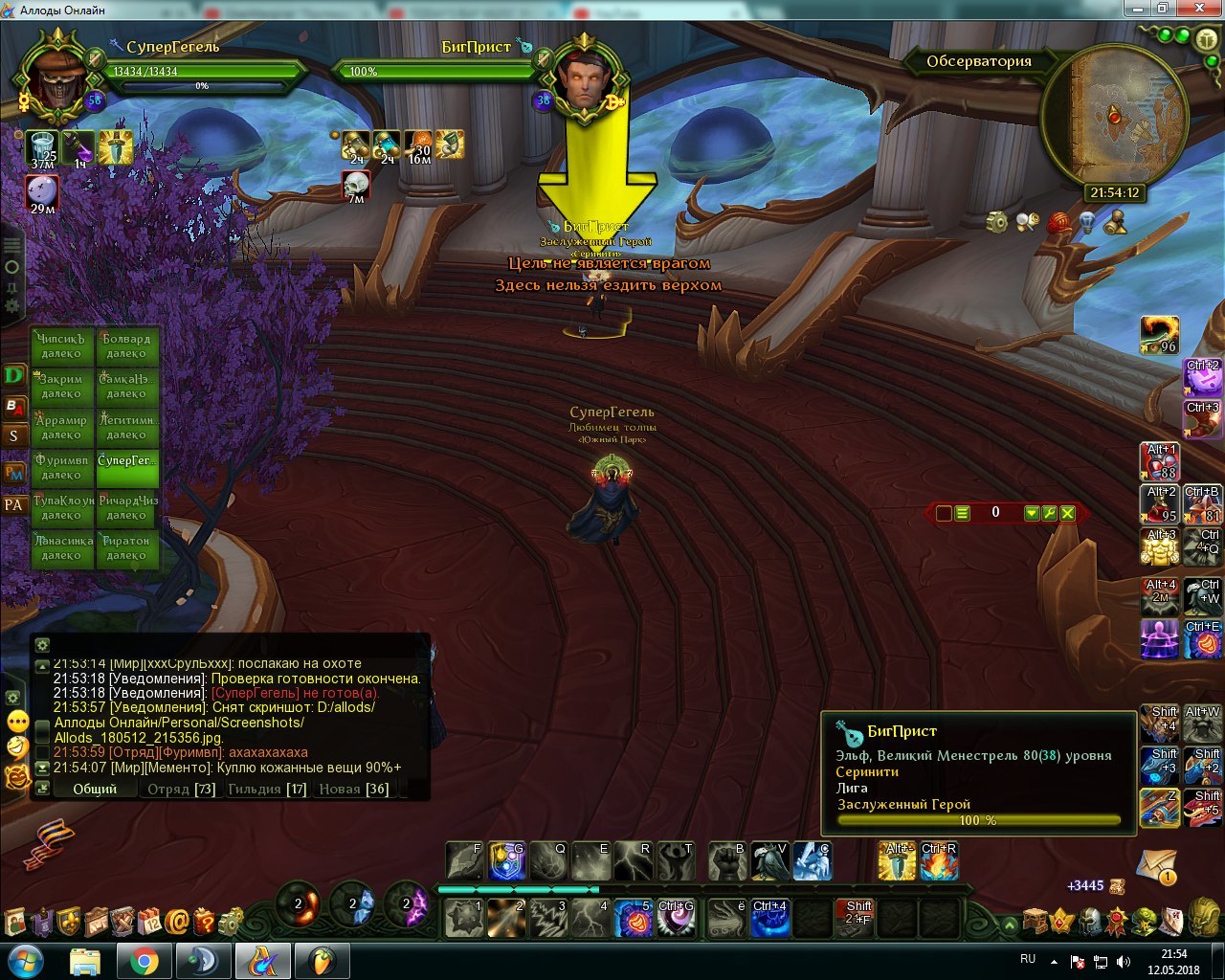Click the observatory minimap

point(1113,118)
